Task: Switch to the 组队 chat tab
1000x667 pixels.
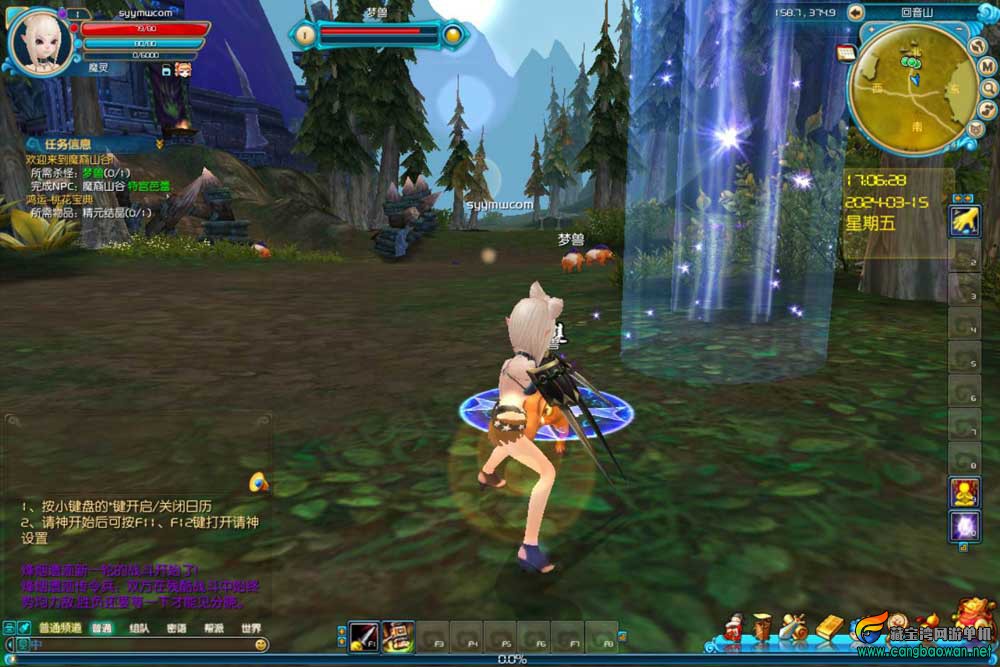Action: 139,629
